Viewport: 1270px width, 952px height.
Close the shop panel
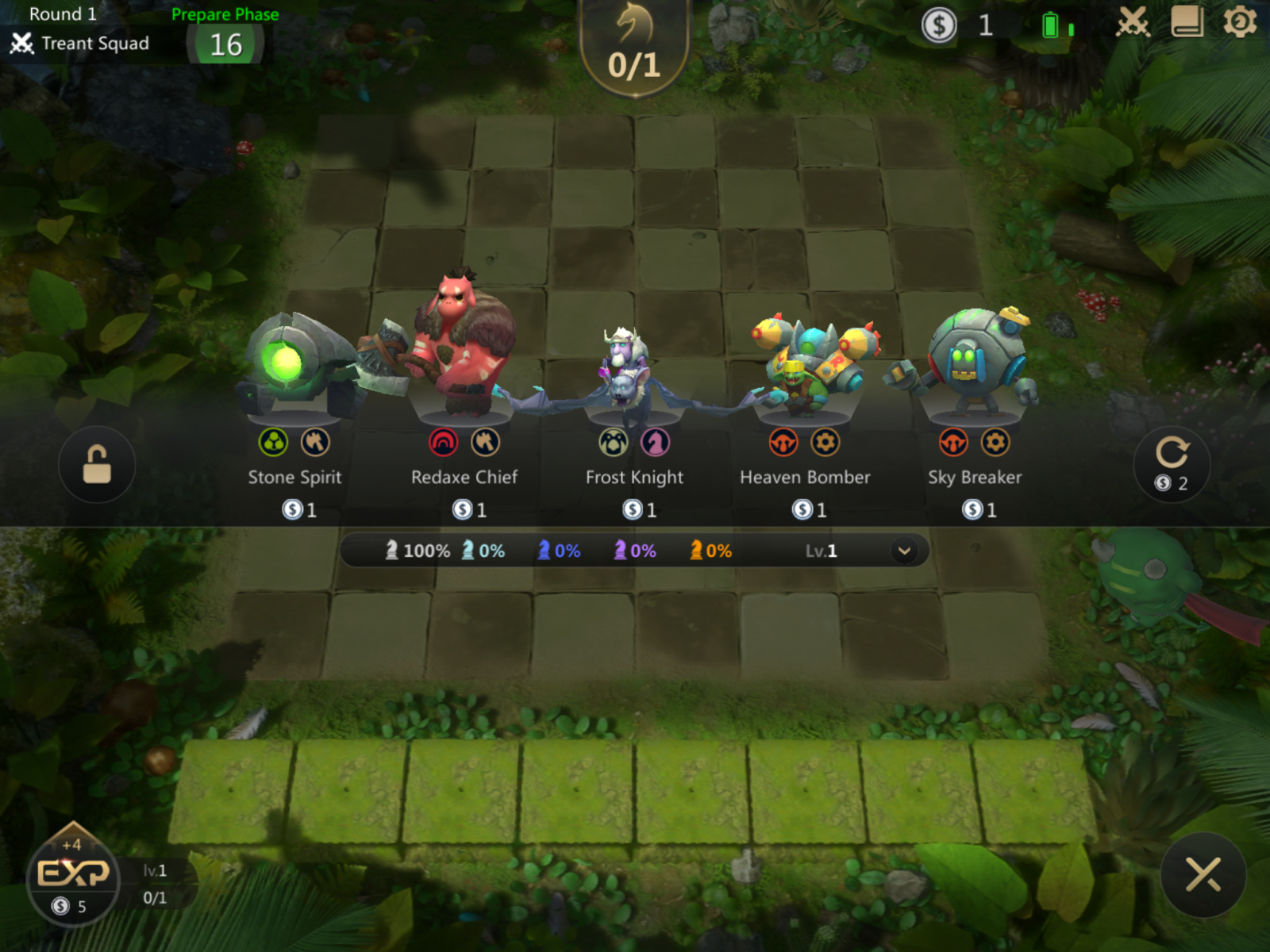tap(1203, 875)
